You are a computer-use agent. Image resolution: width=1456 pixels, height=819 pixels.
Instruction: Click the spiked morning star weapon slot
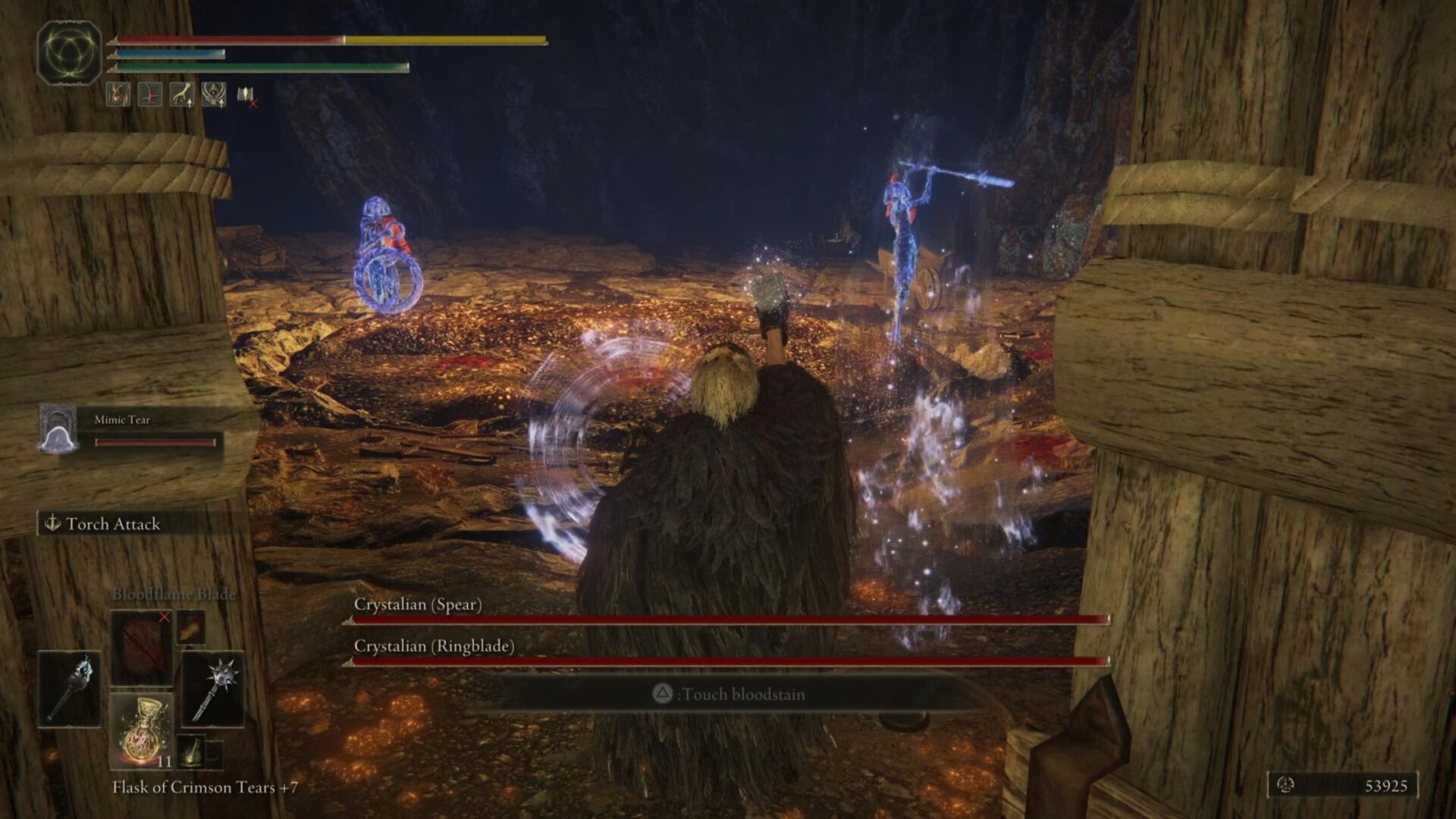coord(213,689)
